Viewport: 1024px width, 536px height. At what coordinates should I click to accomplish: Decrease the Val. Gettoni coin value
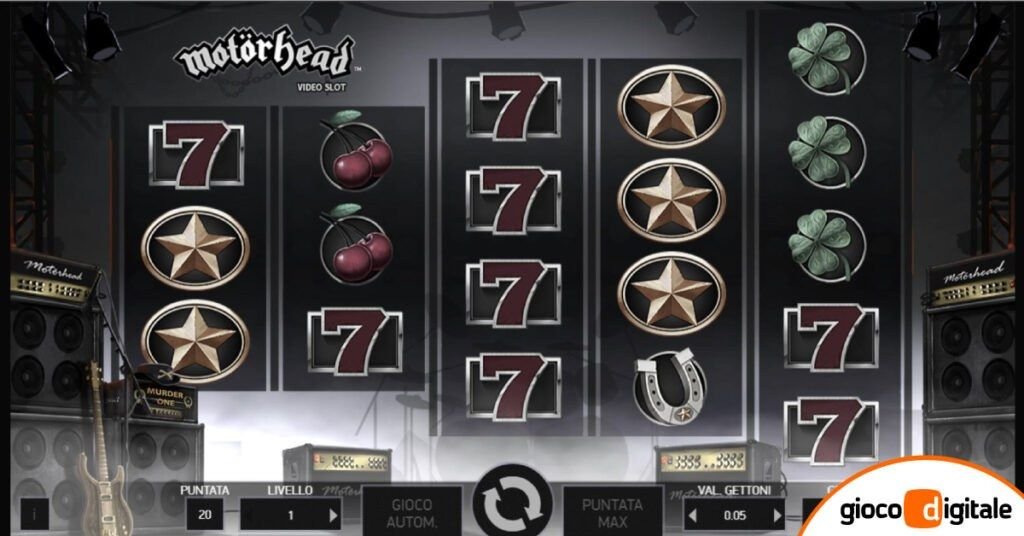tap(691, 515)
